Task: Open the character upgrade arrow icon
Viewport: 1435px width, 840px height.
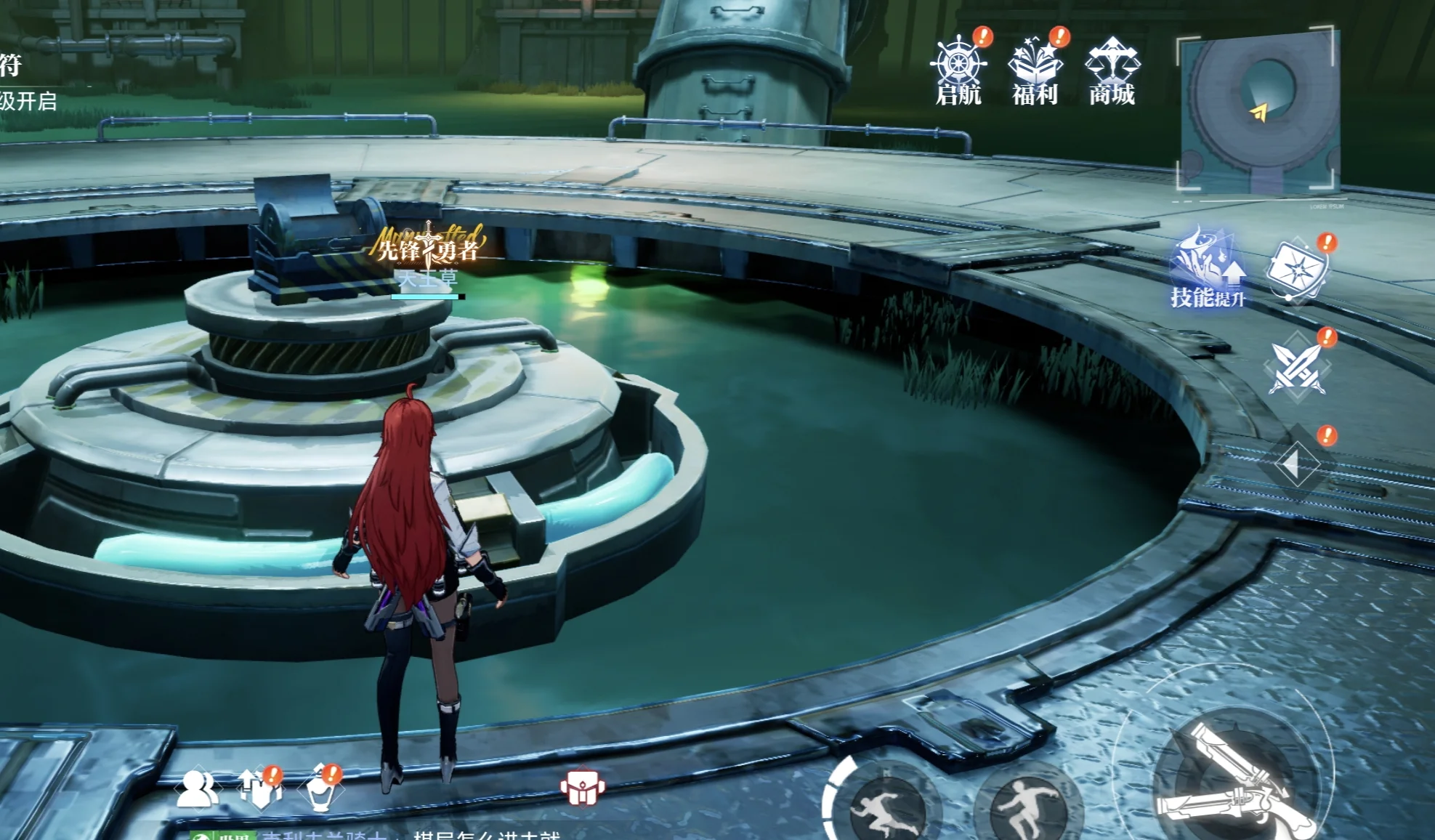Action: (259, 790)
